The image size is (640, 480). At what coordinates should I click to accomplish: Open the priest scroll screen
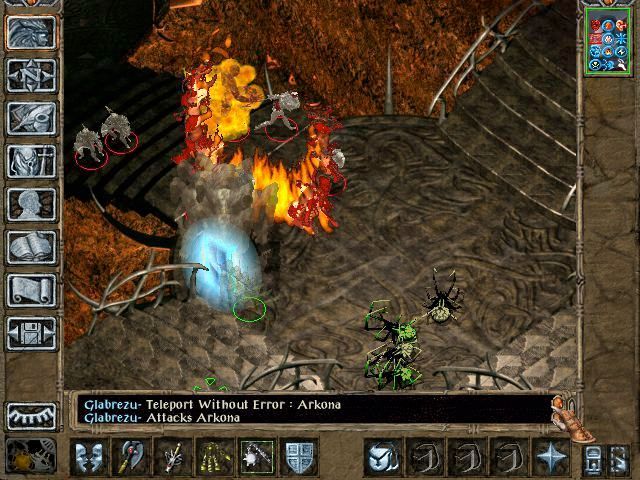click(x=31, y=290)
